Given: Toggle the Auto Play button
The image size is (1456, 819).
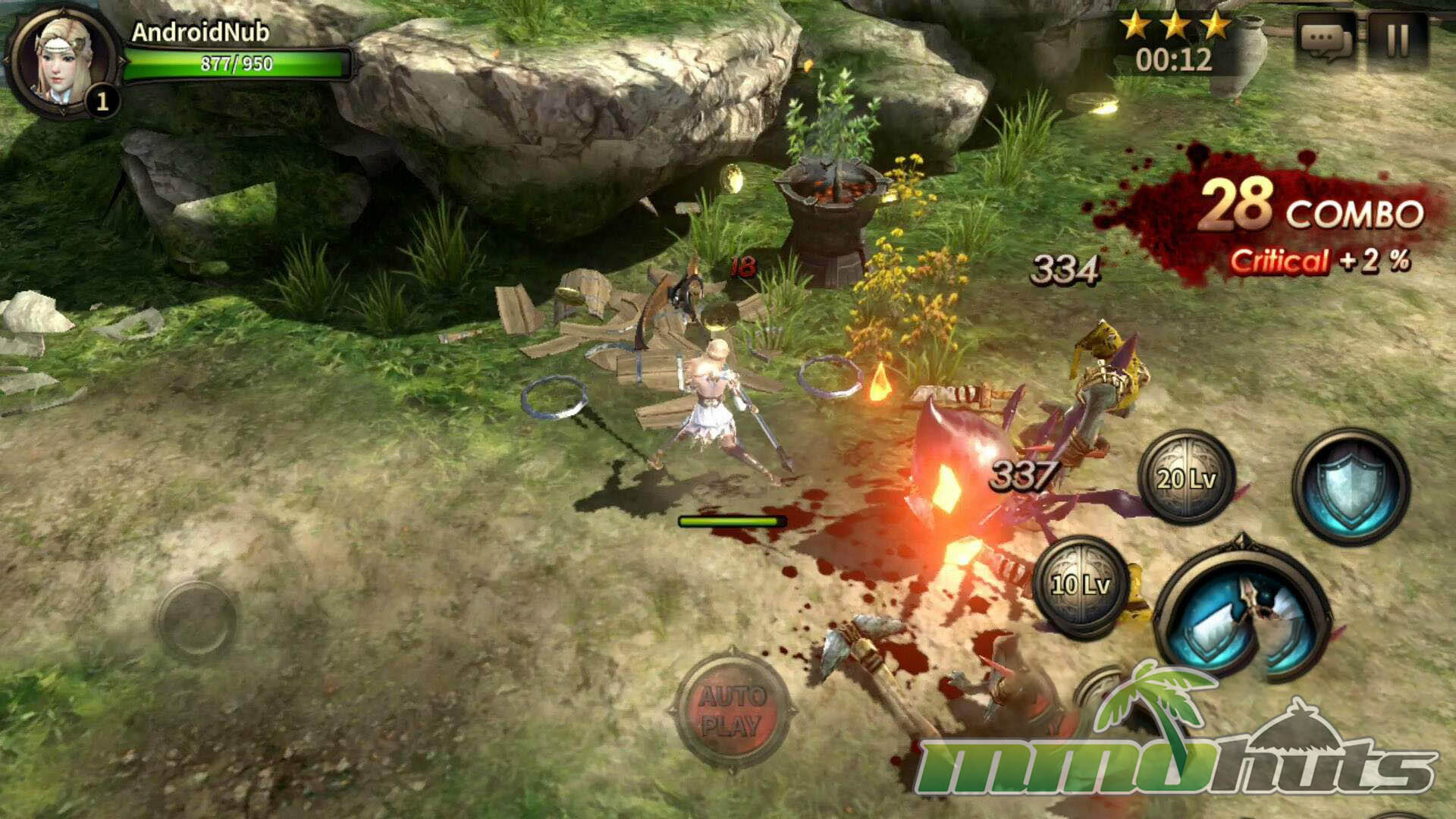Looking at the screenshot, I should [x=730, y=711].
